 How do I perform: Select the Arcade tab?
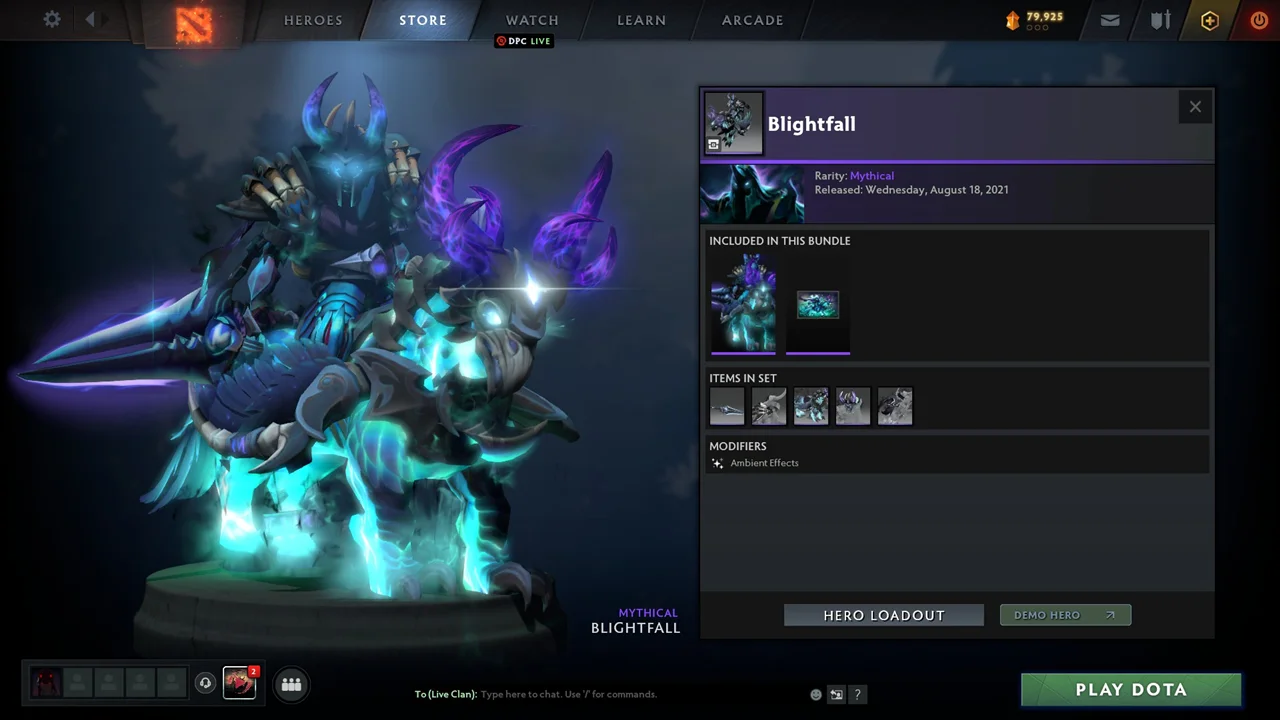[x=753, y=20]
